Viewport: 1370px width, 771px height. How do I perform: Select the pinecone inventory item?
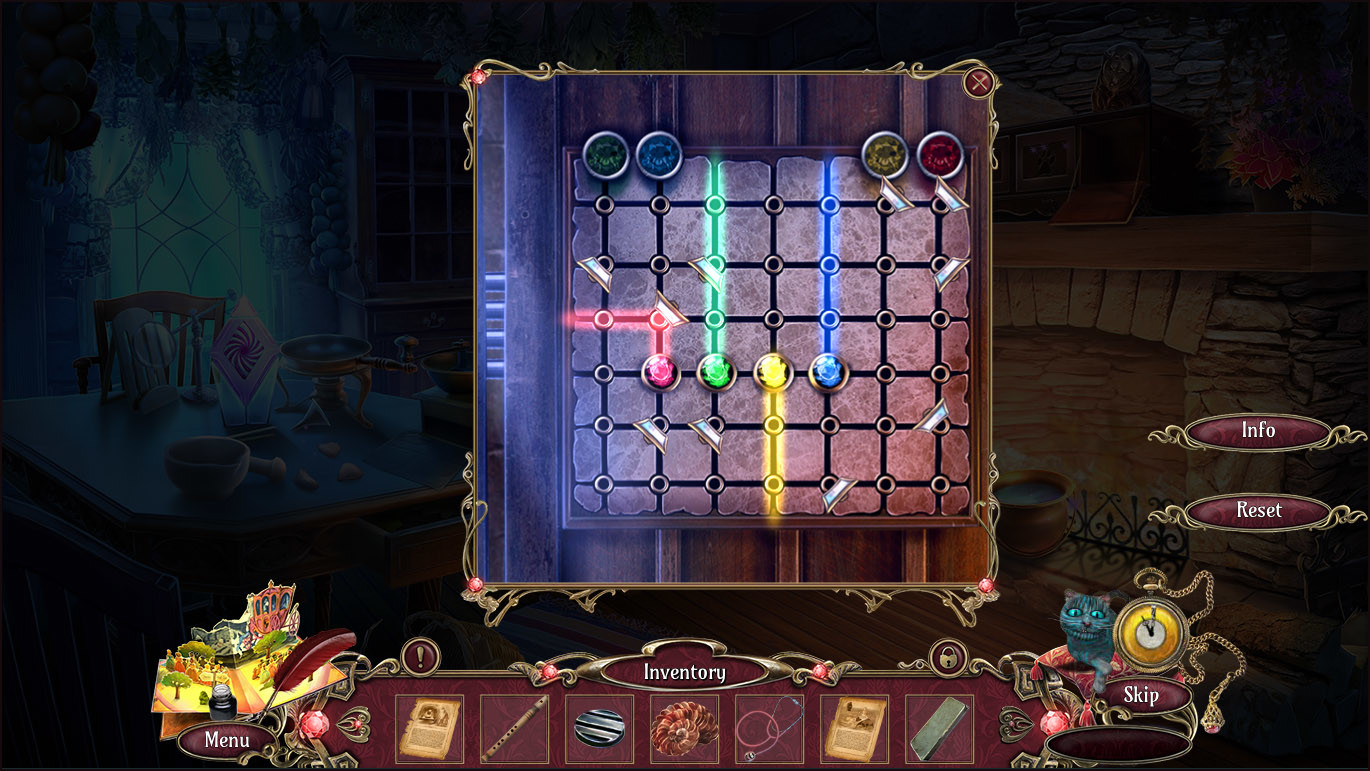click(684, 732)
